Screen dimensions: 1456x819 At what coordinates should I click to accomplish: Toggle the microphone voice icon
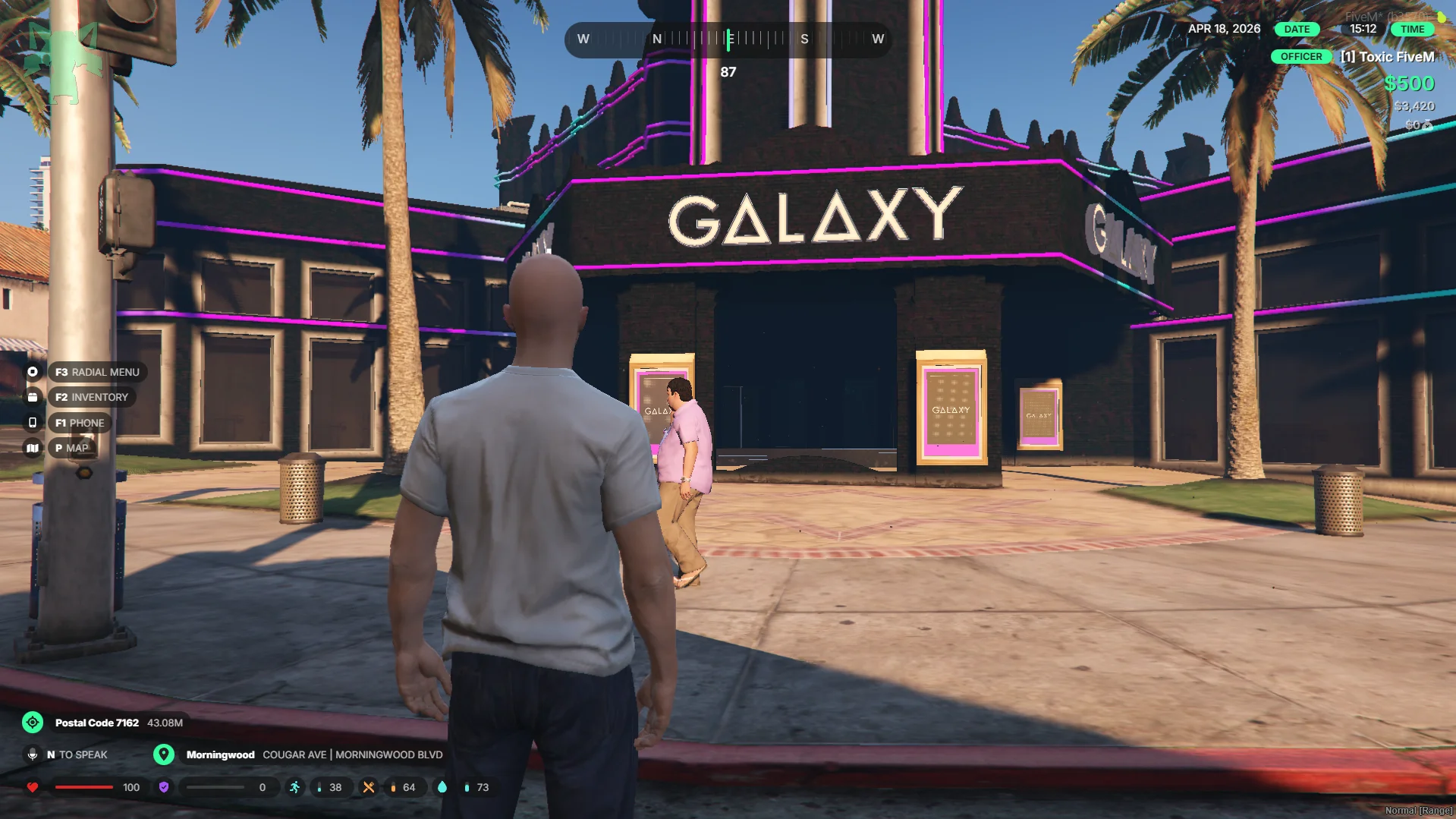point(33,754)
